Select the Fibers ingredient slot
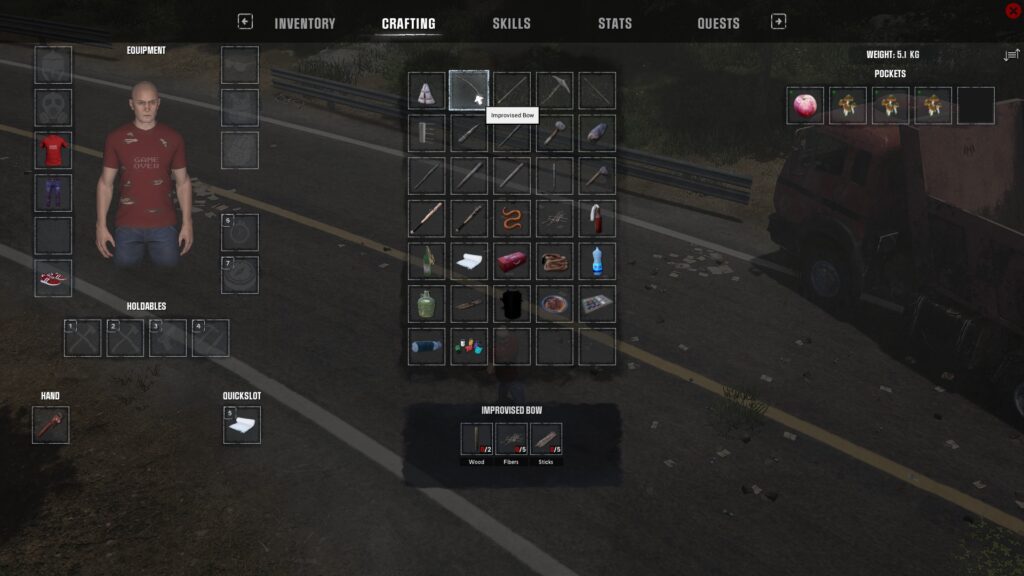 (511, 439)
